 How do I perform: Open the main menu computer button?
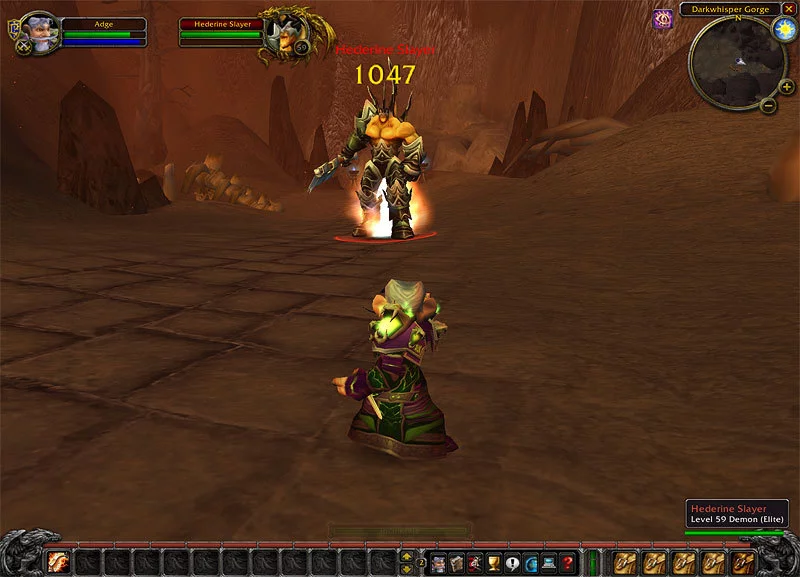pos(549,562)
